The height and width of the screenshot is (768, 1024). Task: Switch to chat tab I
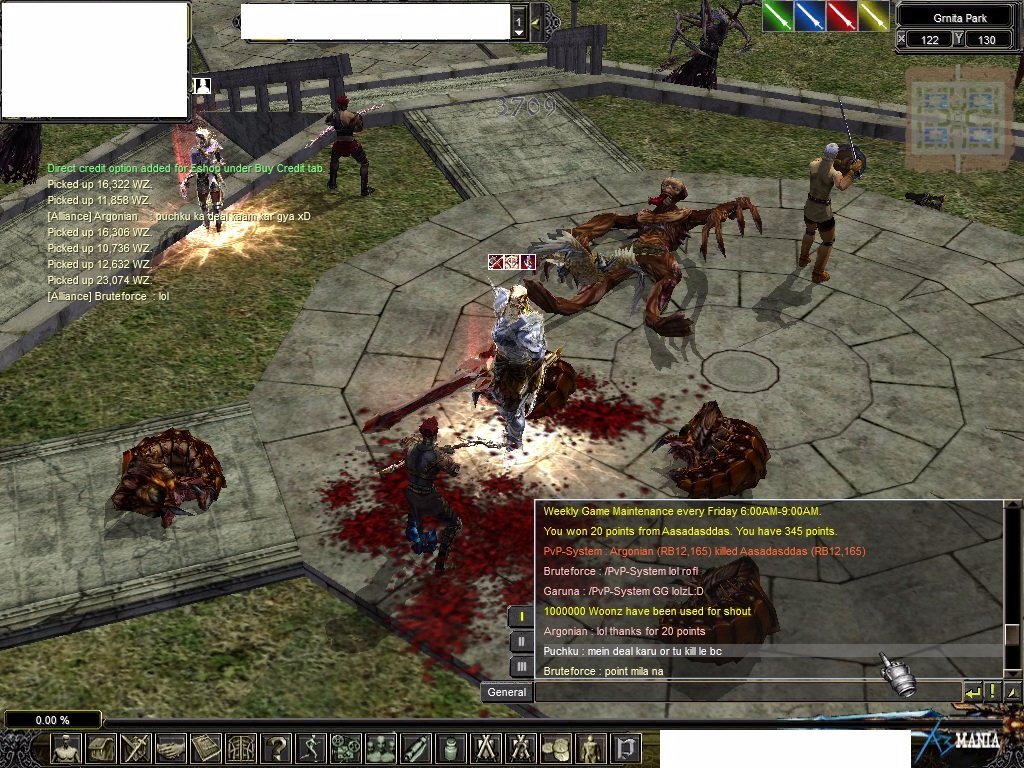521,617
